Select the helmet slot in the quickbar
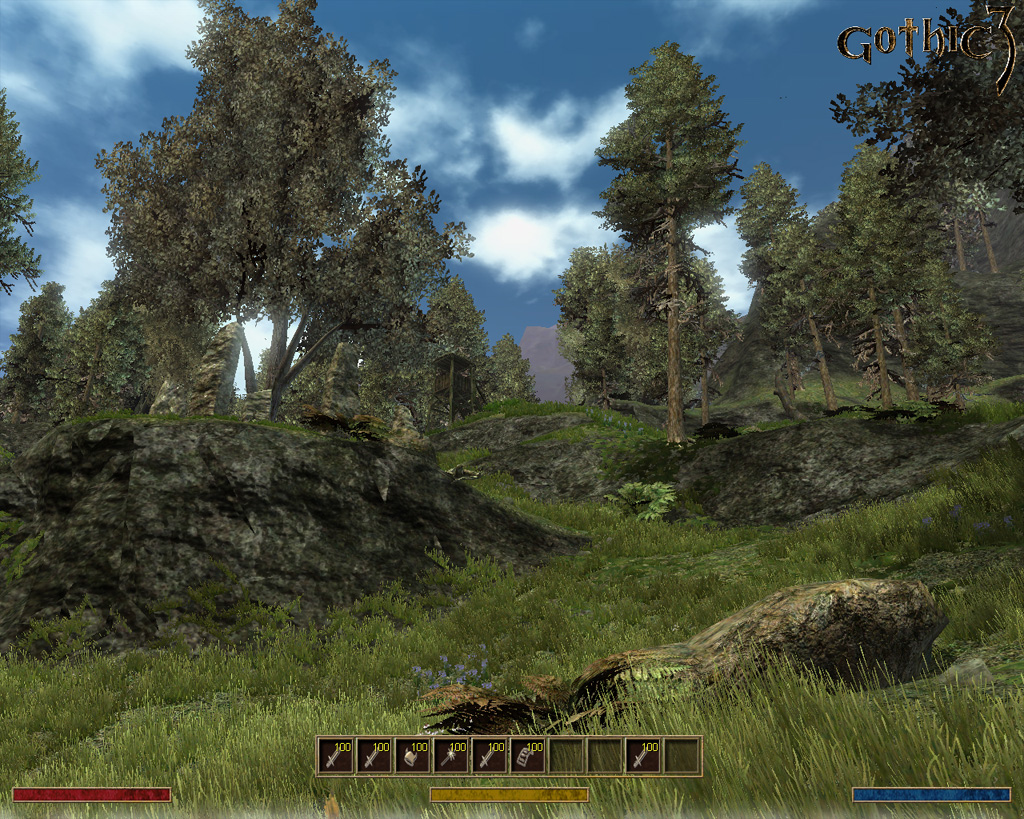Image resolution: width=1024 pixels, height=819 pixels. click(x=412, y=756)
